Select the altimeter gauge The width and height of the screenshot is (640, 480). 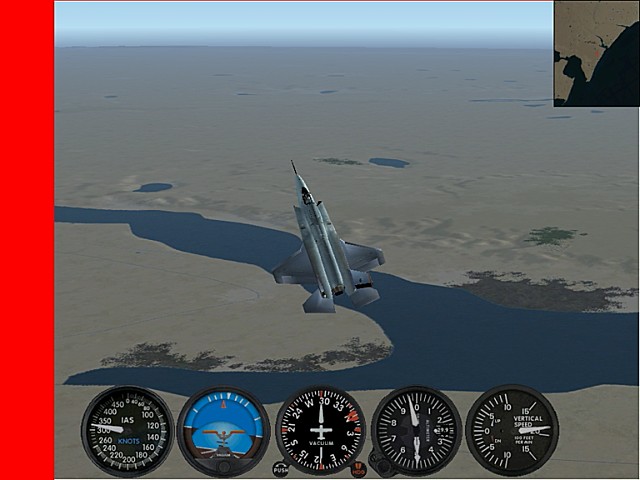pos(416,431)
